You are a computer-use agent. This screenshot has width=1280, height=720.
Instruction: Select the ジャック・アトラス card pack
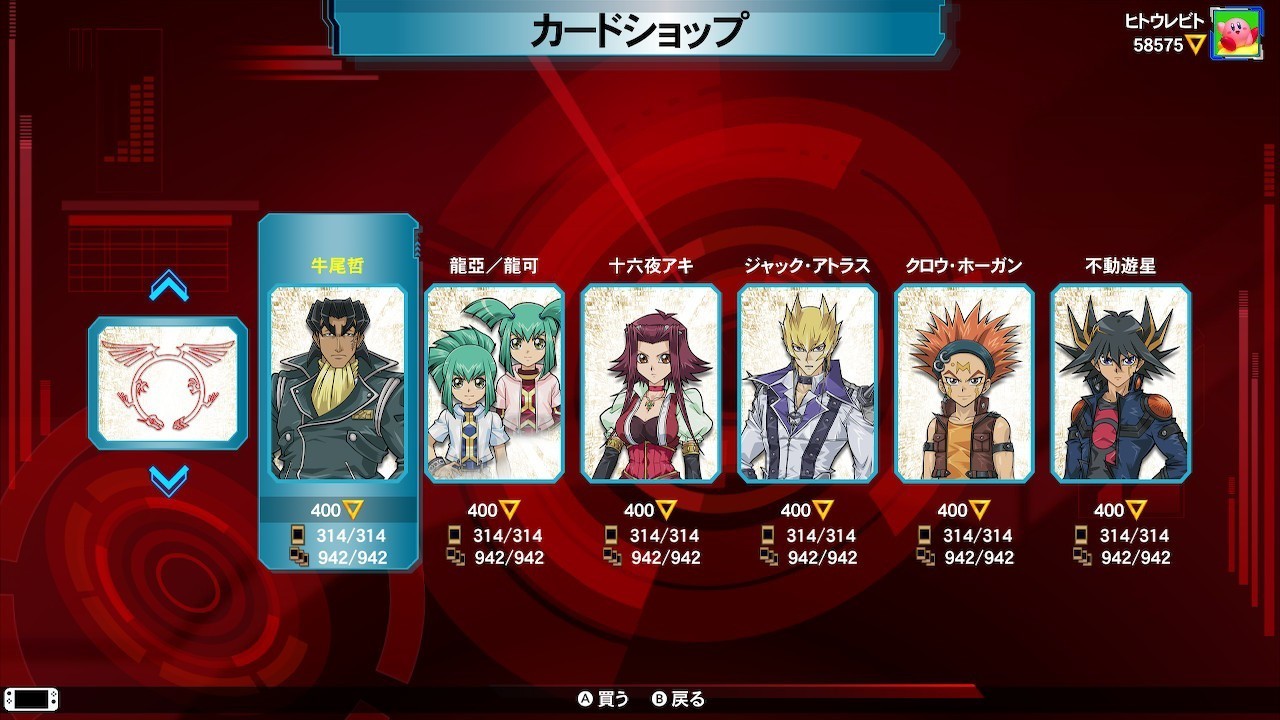tap(807, 383)
